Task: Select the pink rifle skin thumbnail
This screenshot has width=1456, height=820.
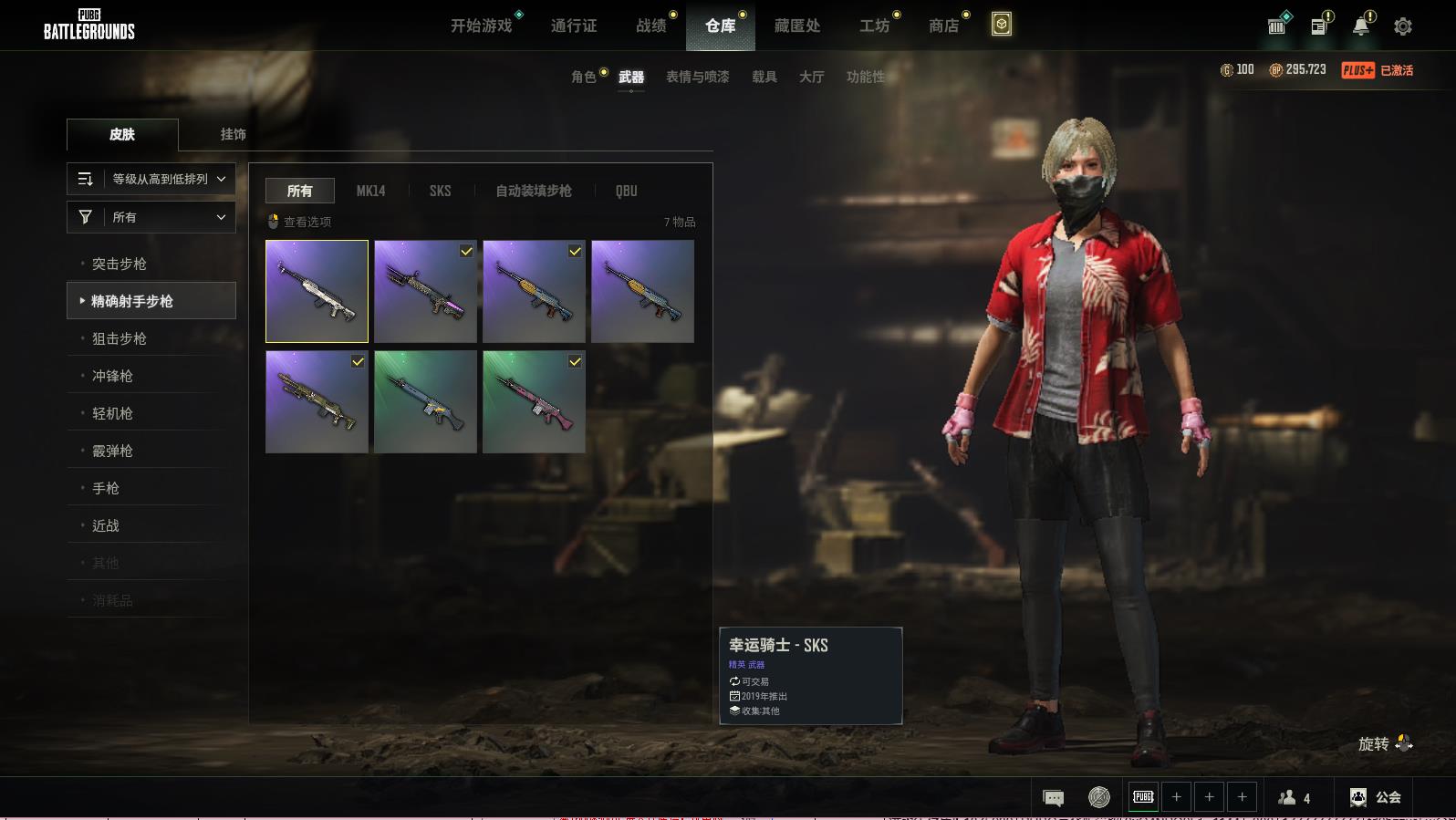Action: point(534,401)
